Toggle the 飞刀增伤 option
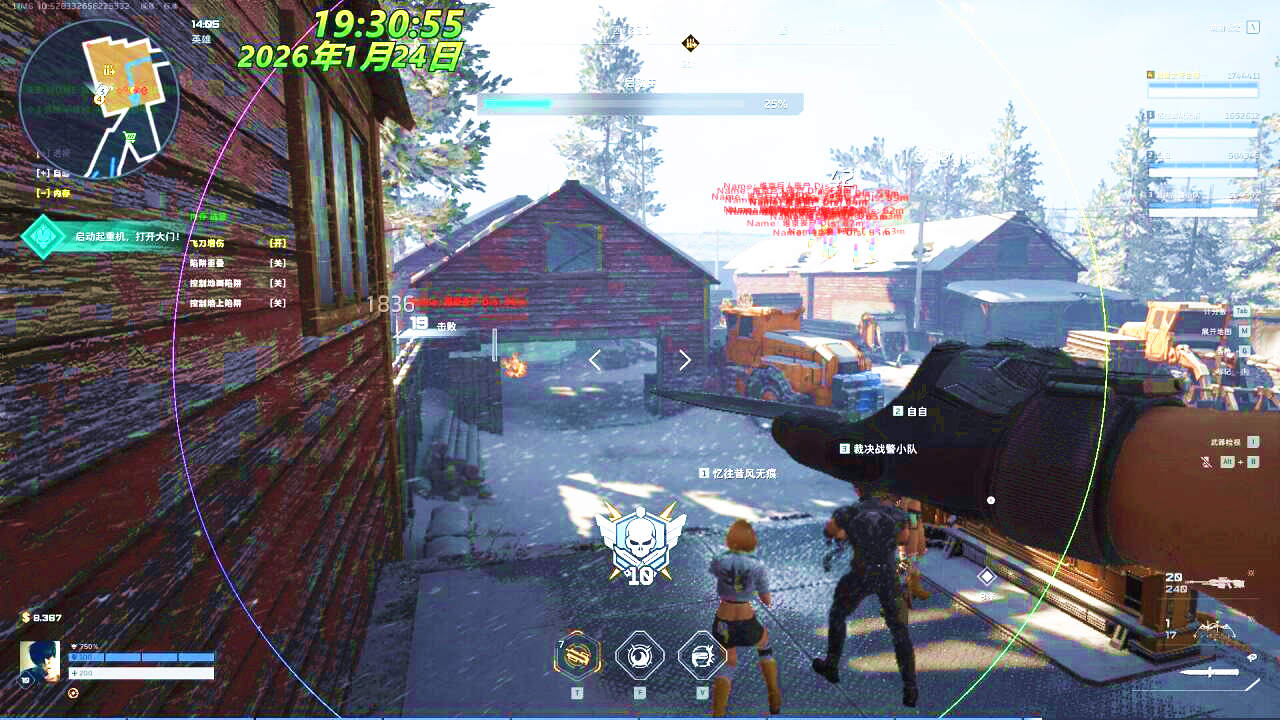The image size is (1280, 720). [278, 243]
